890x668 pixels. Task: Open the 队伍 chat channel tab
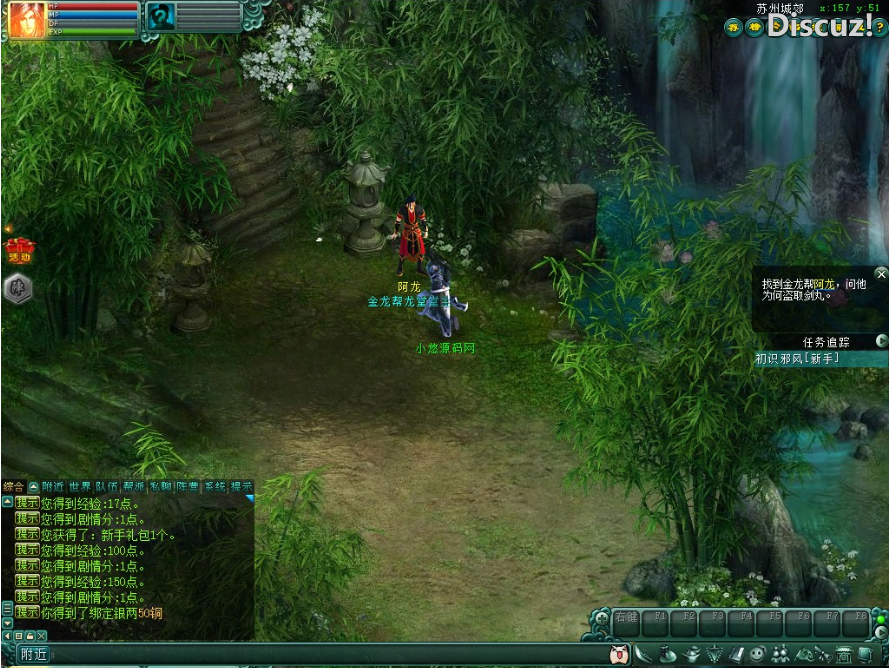[106, 487]
